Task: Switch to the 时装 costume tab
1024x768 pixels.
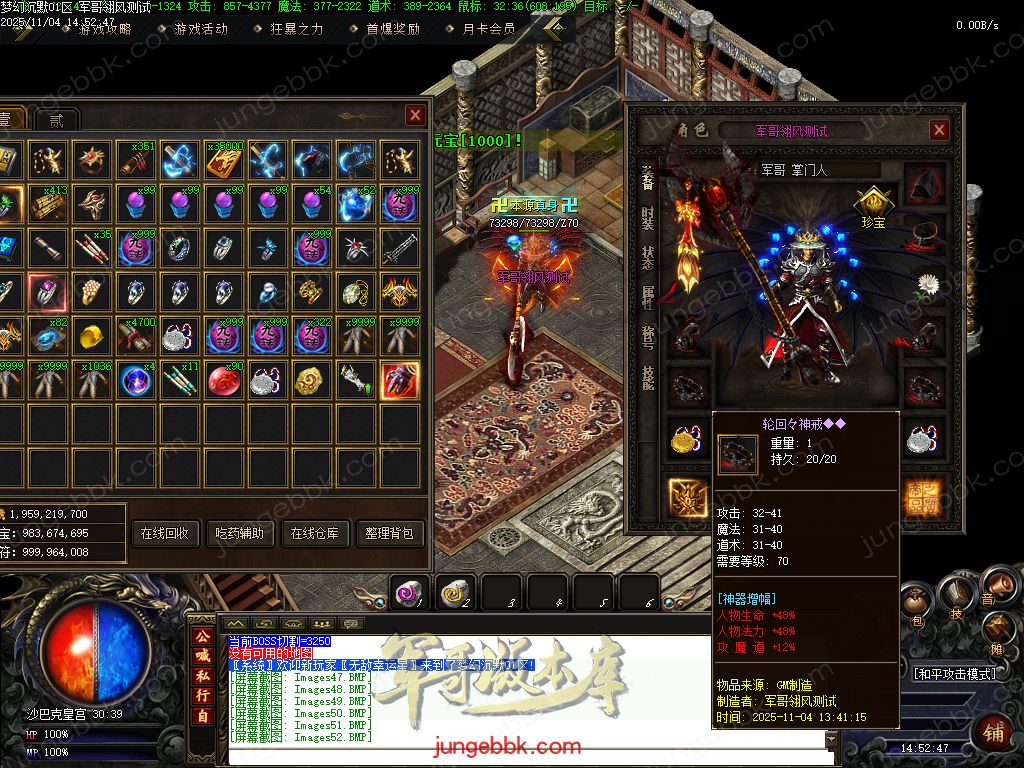Action: pyautogui.click(x=647, y=218)
